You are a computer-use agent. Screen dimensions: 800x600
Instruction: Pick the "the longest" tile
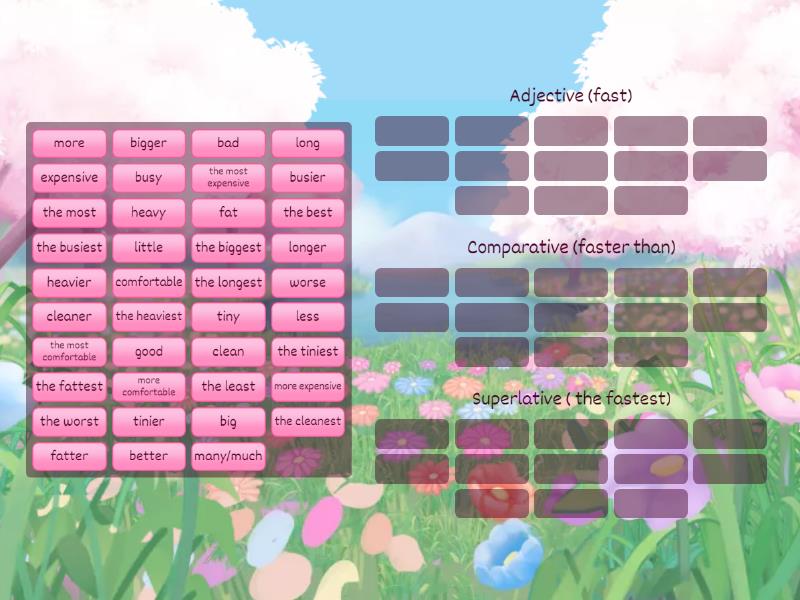click(228, 282)
